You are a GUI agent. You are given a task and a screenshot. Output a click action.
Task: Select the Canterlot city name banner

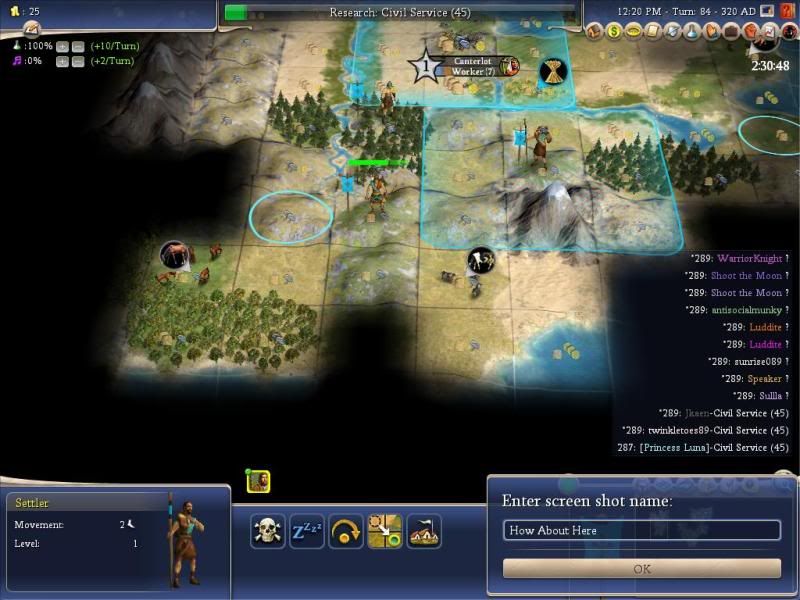[x=472, y=66]
